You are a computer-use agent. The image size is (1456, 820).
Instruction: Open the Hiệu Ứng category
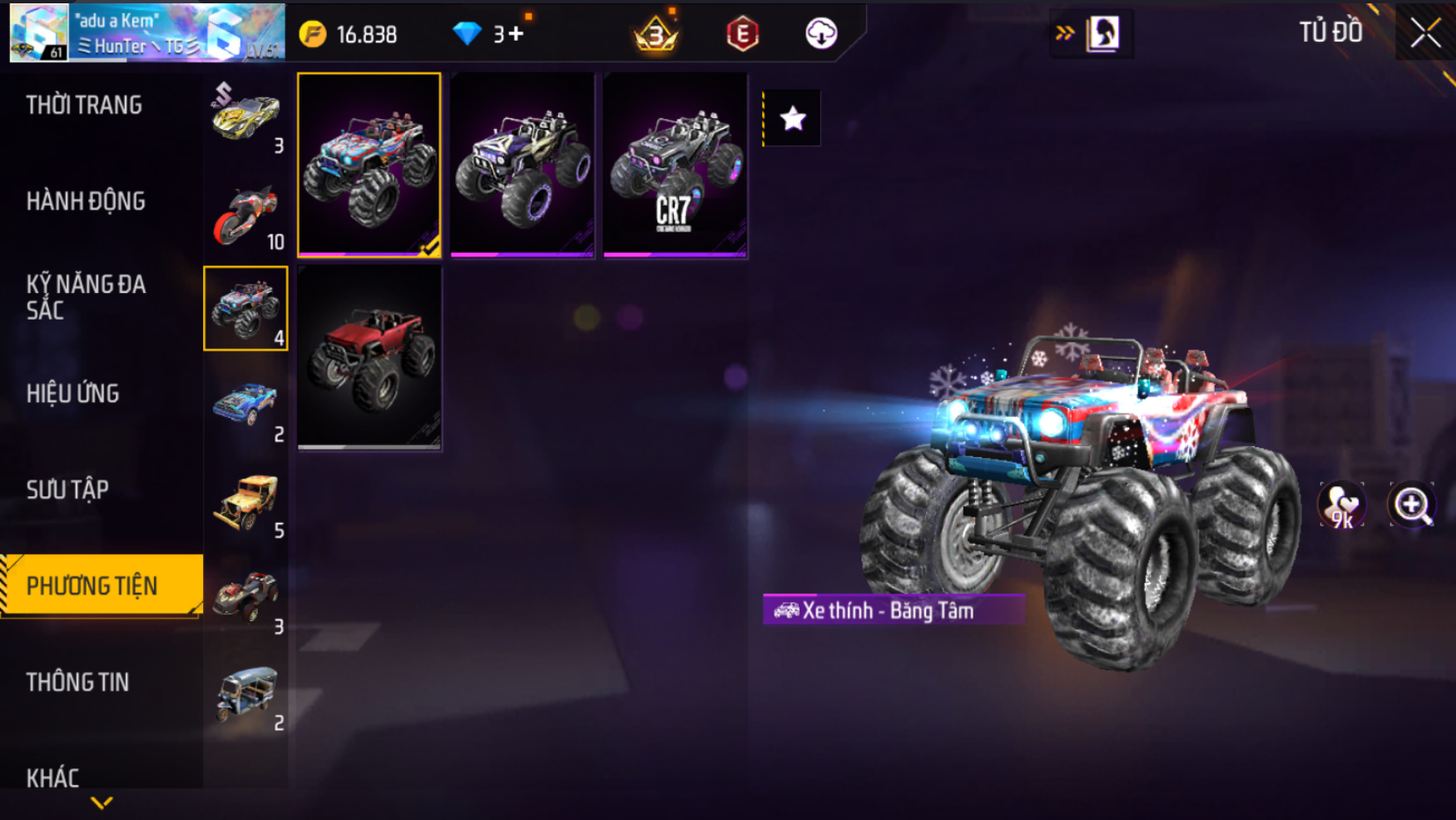tap(73, 393)
